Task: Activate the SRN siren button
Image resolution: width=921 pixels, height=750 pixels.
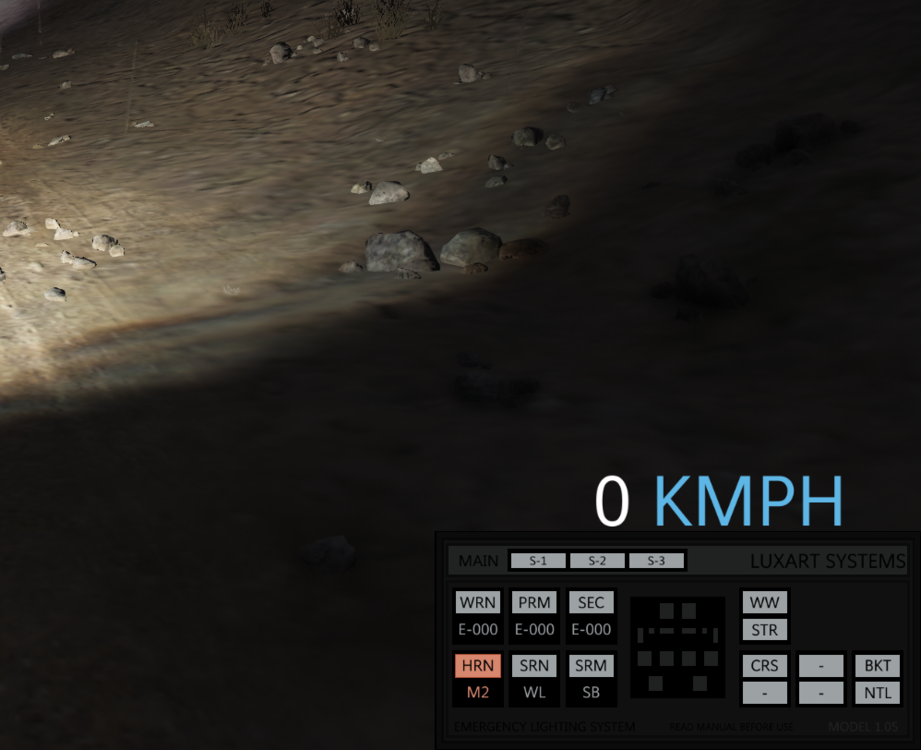Action: click(535, 666)
